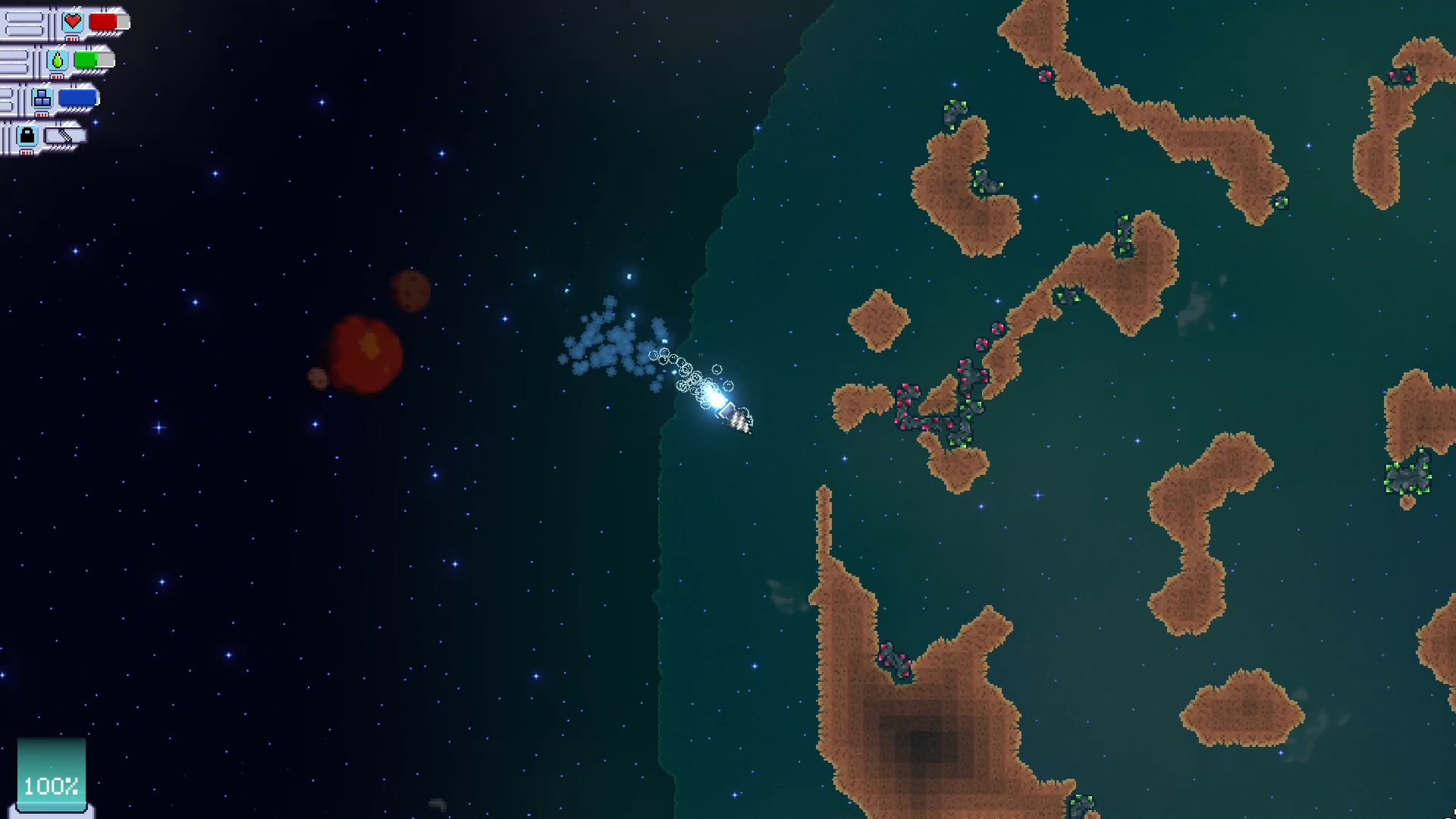Image resolution: width=1456 pixels, height=819 pixels.
Task: Select the green fuel droplet icon
Action: coord(58,60)
